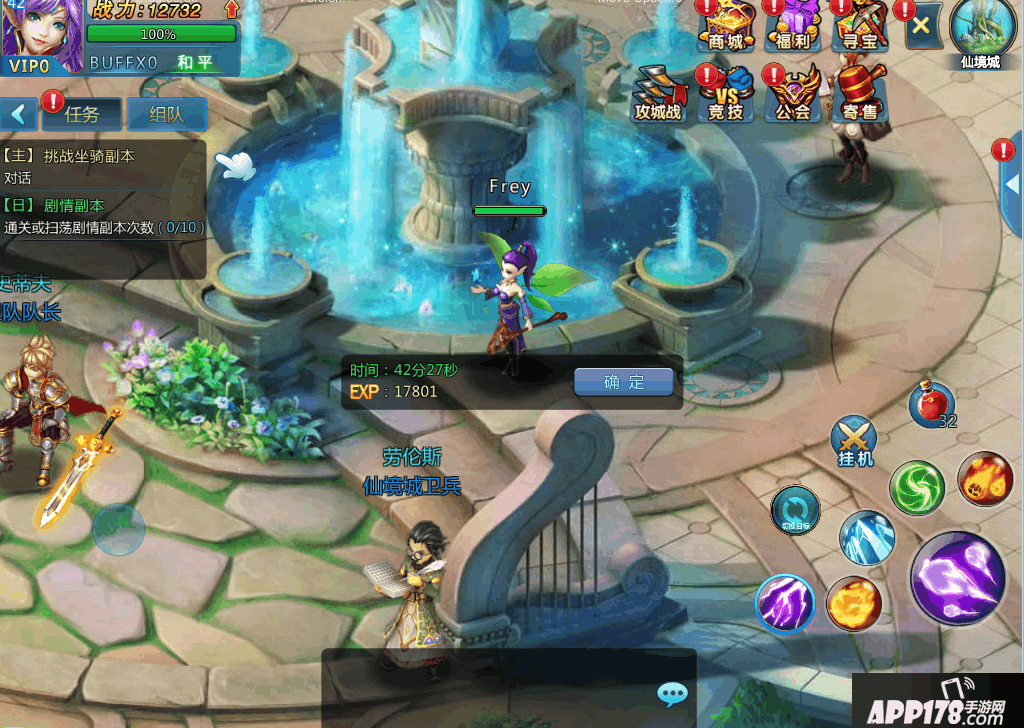Enter the 攻城战 siege battle menu
Viewport: 1024px width, 728px height.
[658, 94]
